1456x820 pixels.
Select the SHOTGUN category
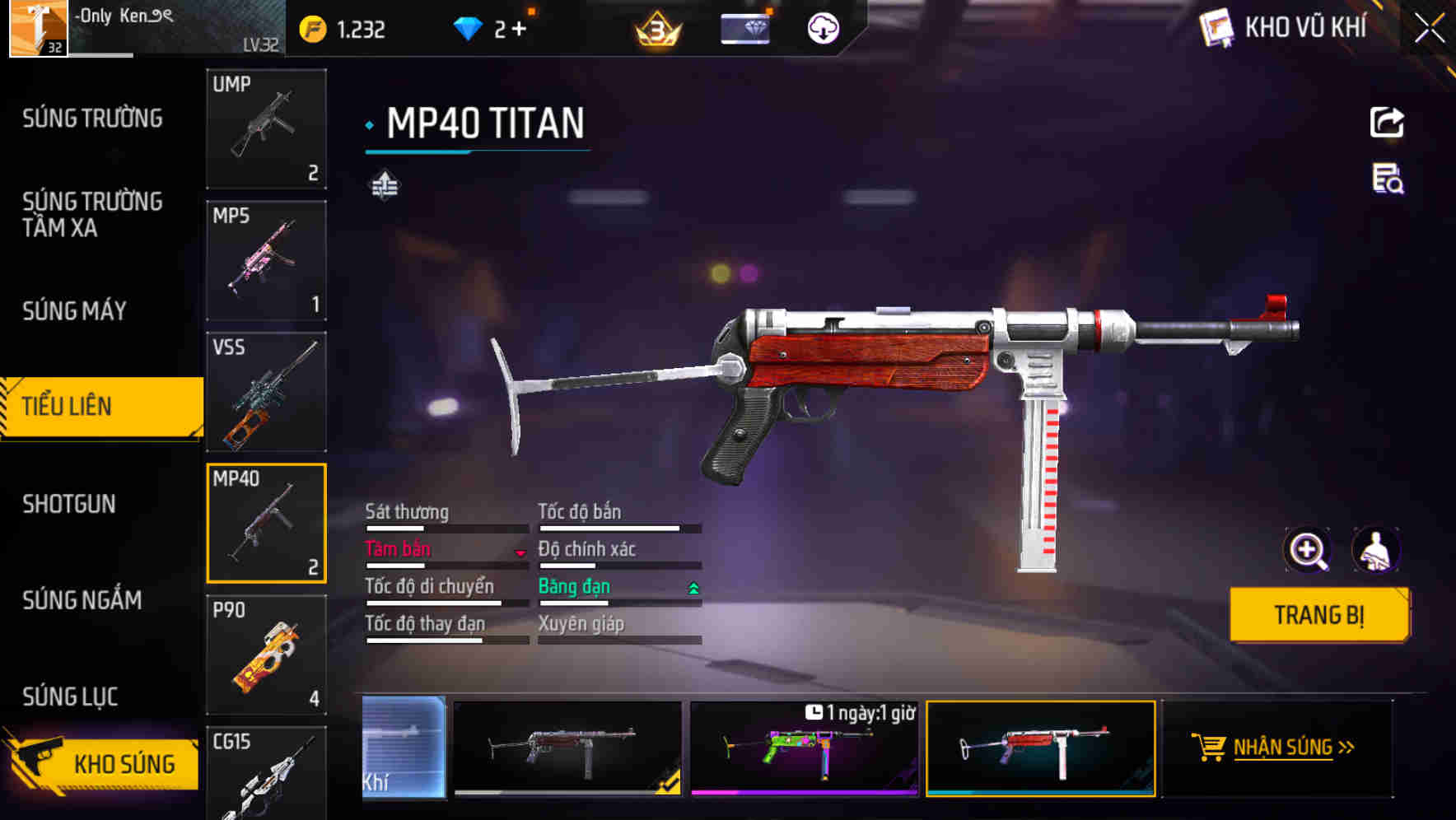tap(69, 504)
